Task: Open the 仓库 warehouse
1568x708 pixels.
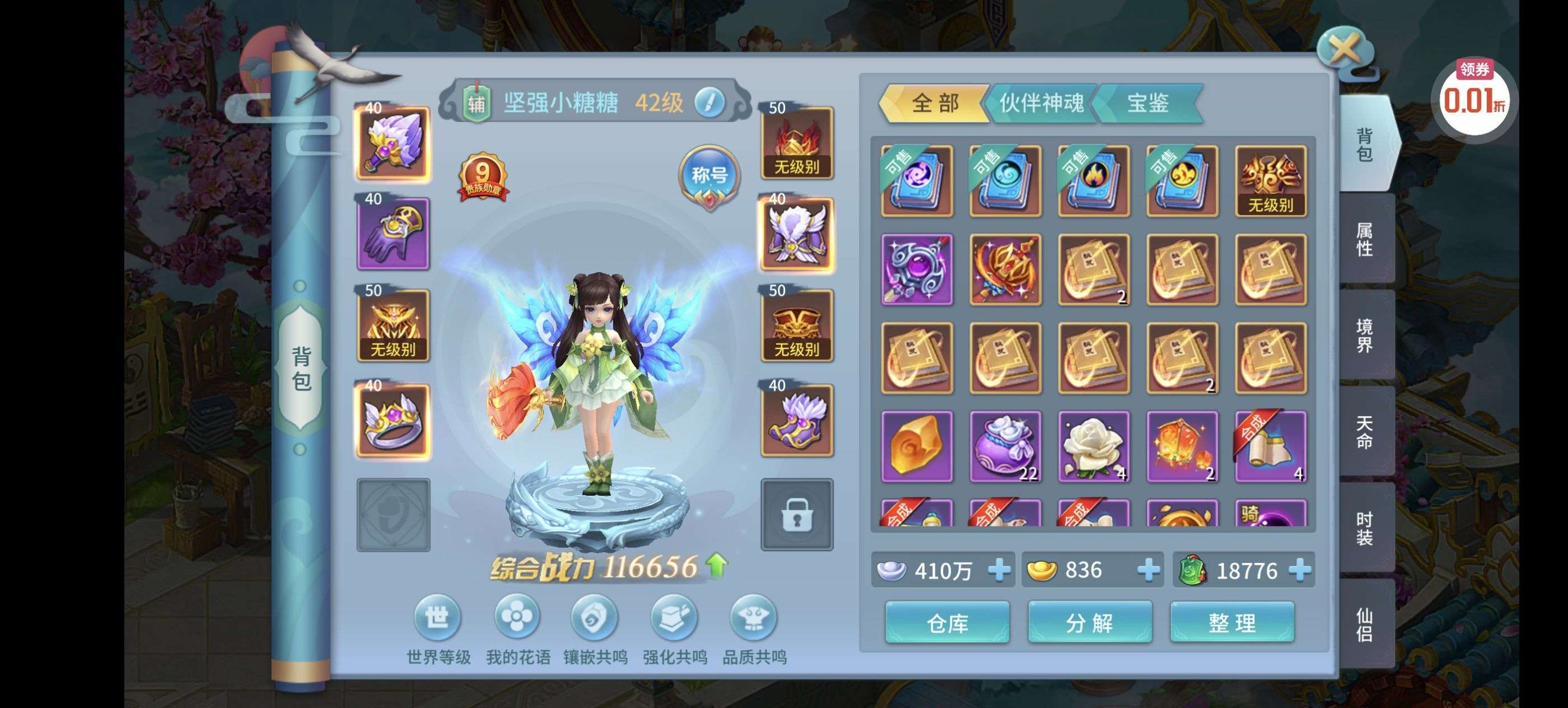Action: coord(947,622)
